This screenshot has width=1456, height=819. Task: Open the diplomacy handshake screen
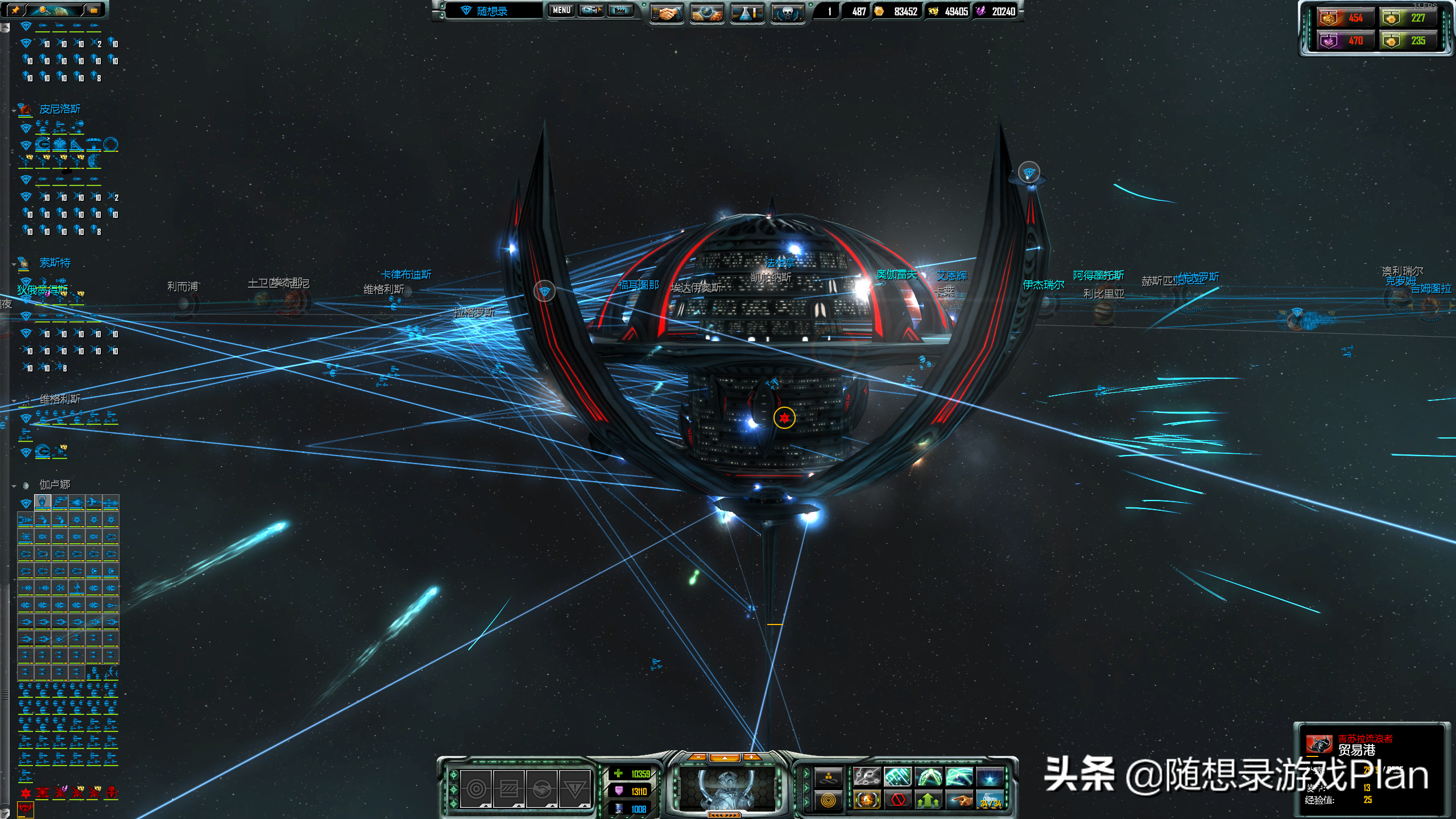(x=666, y=12)
